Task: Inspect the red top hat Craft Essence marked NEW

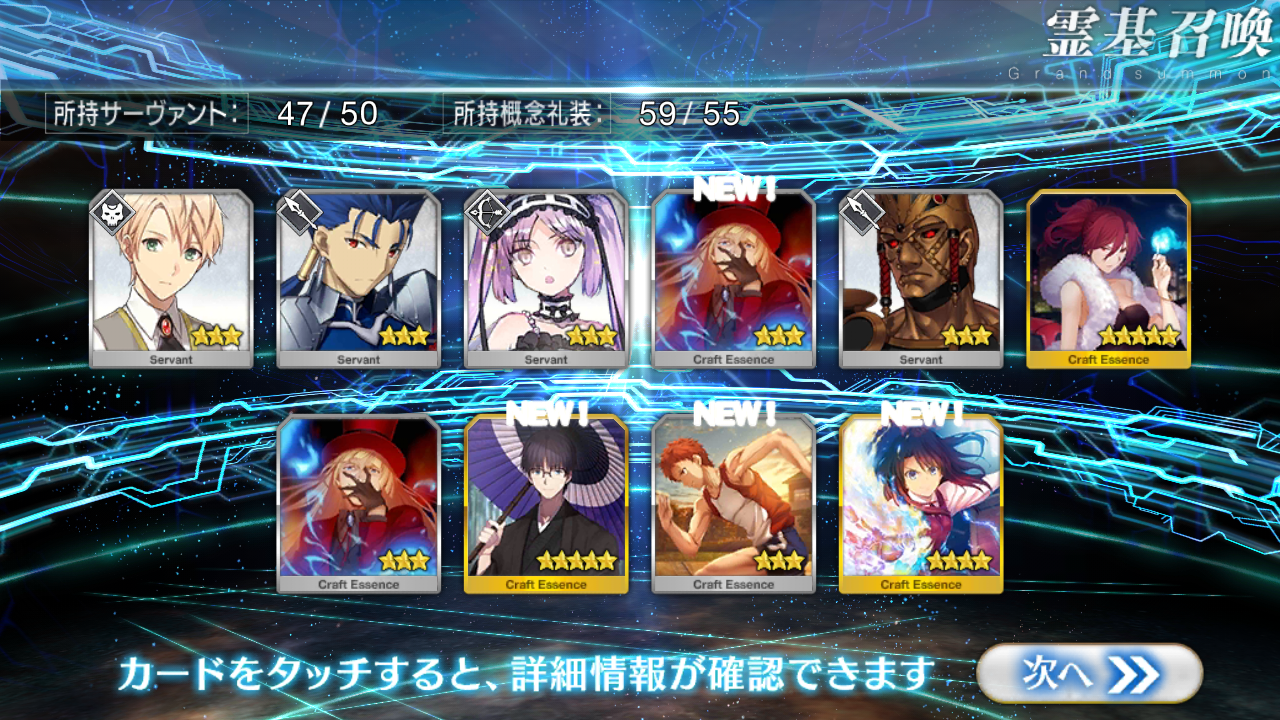Action: coord(733,275)
